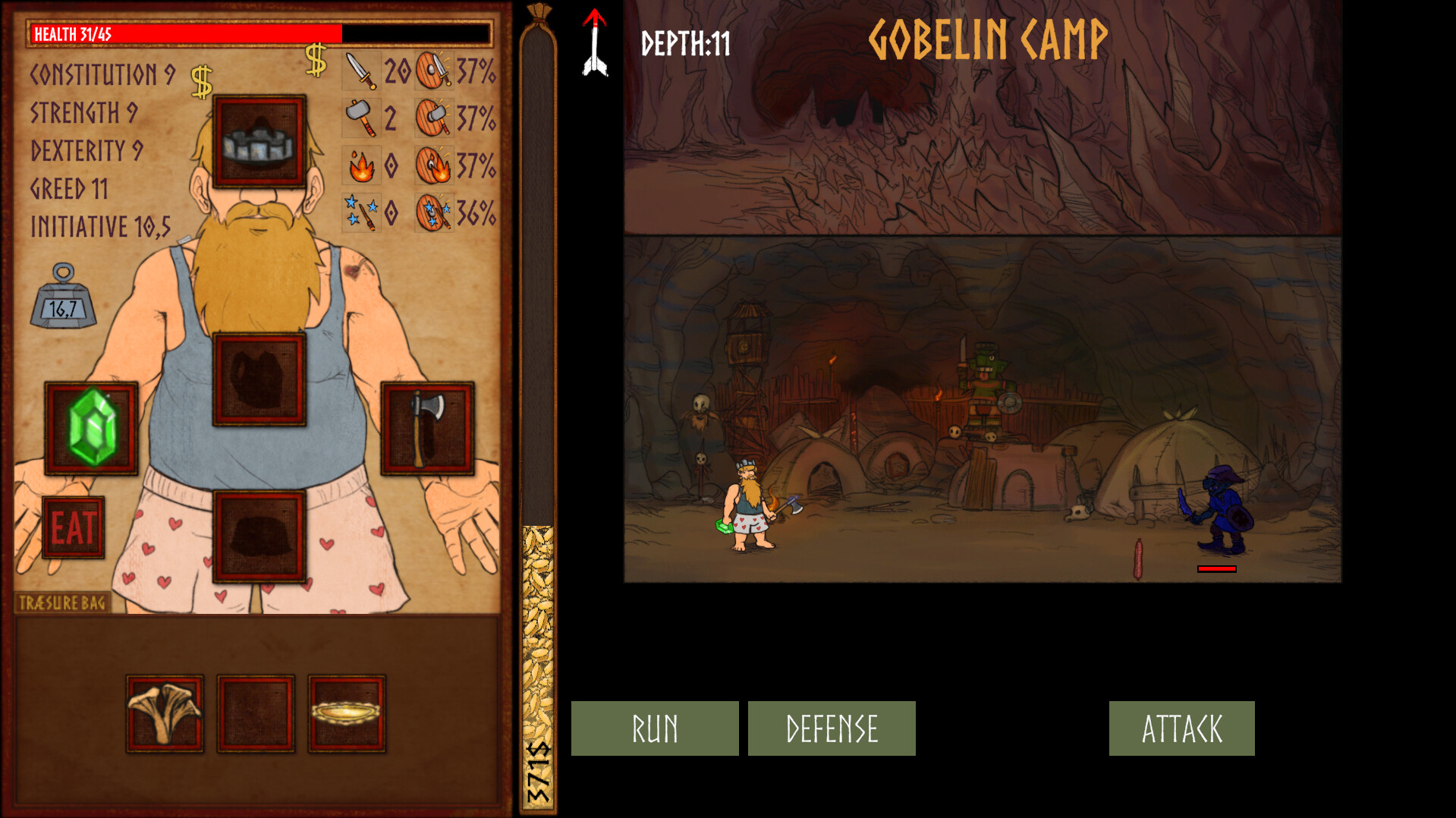
Task: Select the helmet equipment slot
Action: [x=258, y=140]
